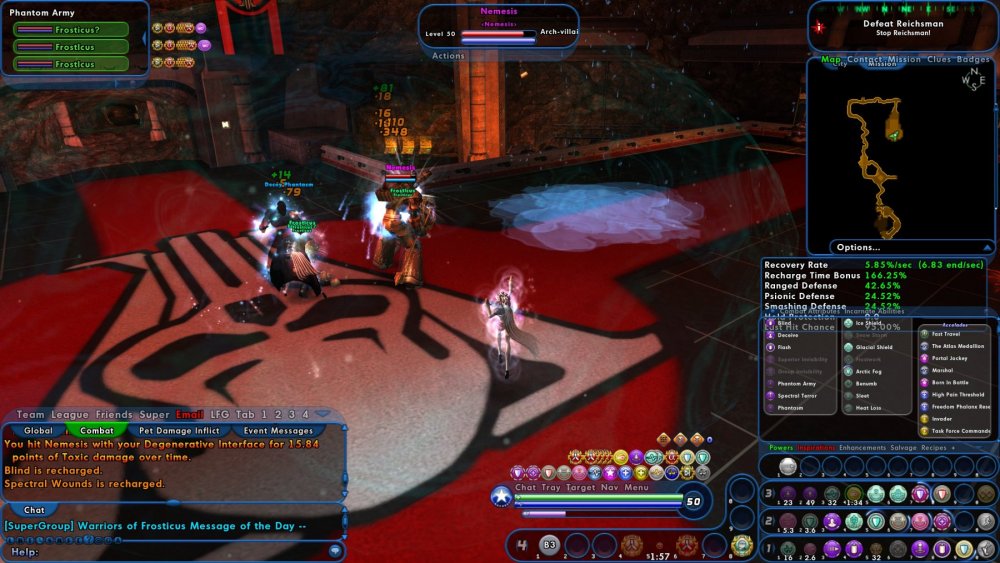Show the Event Messages tab

tap(278, 430)
